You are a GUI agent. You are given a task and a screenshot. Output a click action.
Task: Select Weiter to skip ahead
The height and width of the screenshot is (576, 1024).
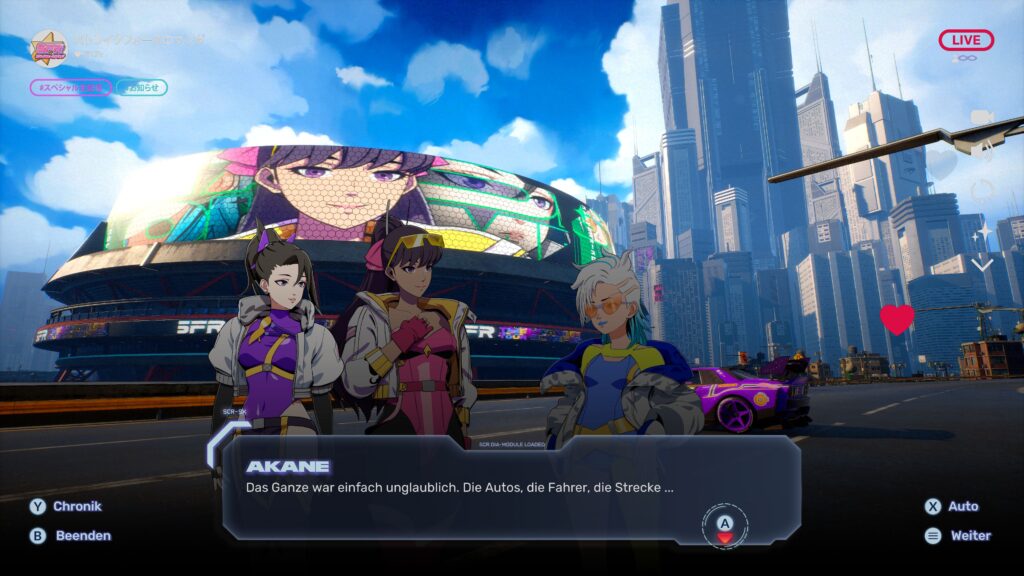(x=958, y=535)
